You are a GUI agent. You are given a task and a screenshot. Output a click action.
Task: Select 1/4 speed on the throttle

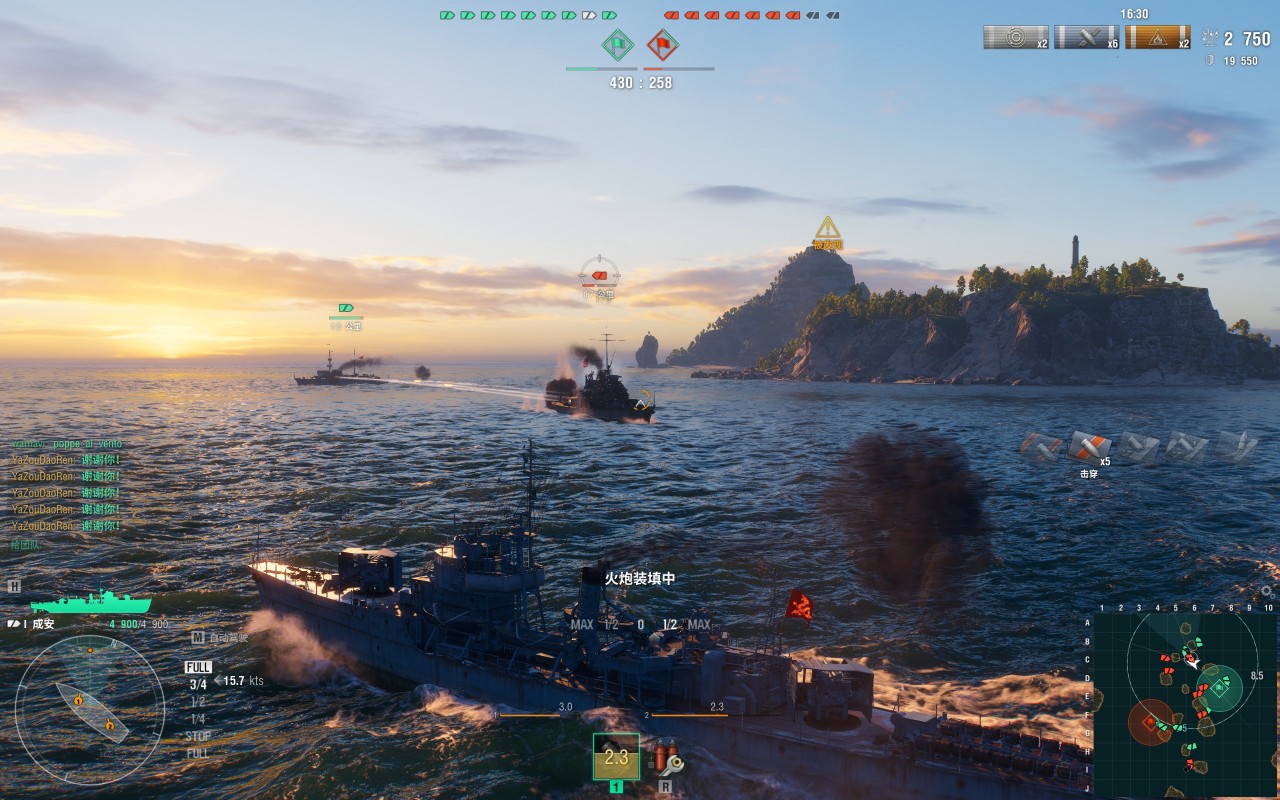click(198, 719)
